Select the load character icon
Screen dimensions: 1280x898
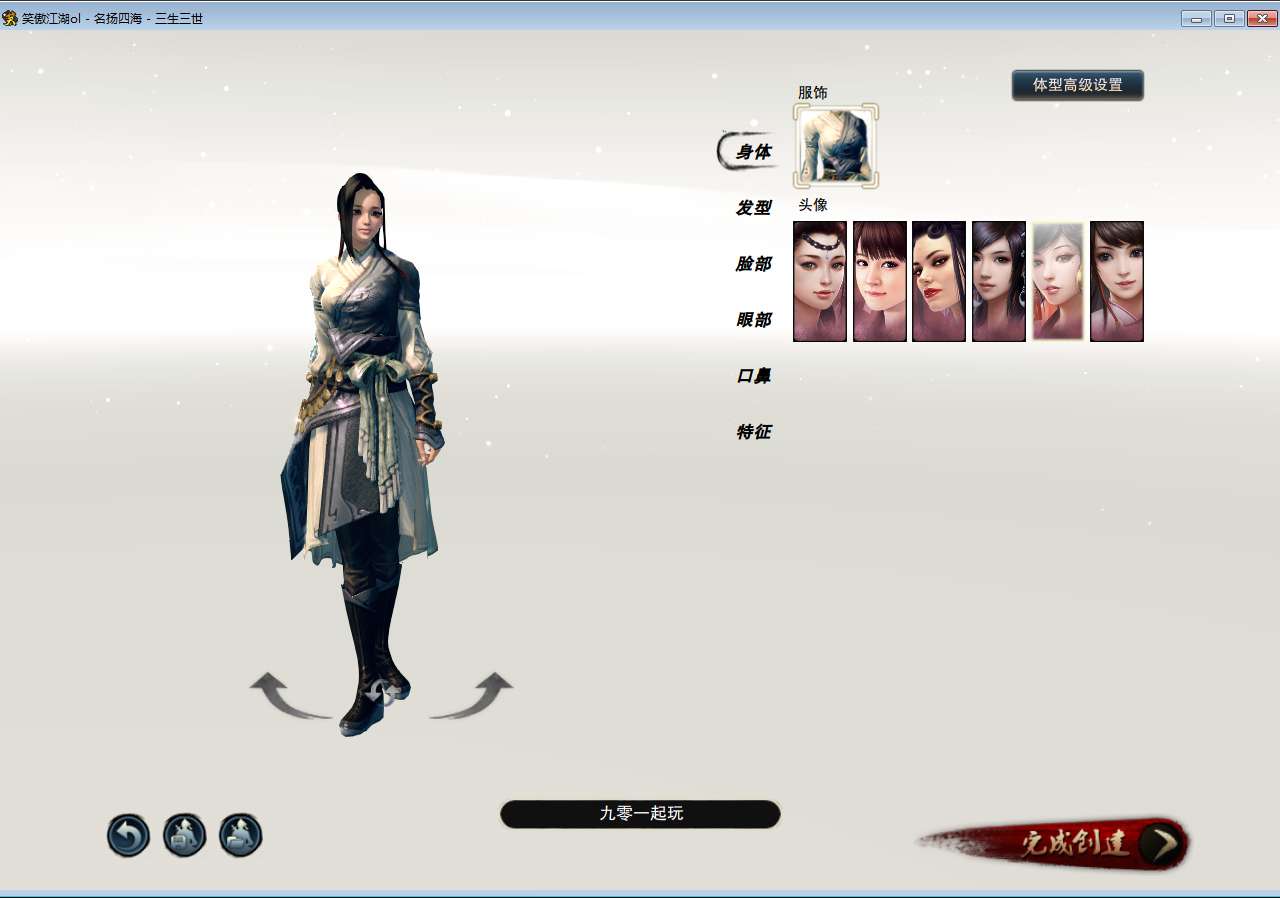pos(239,834)
